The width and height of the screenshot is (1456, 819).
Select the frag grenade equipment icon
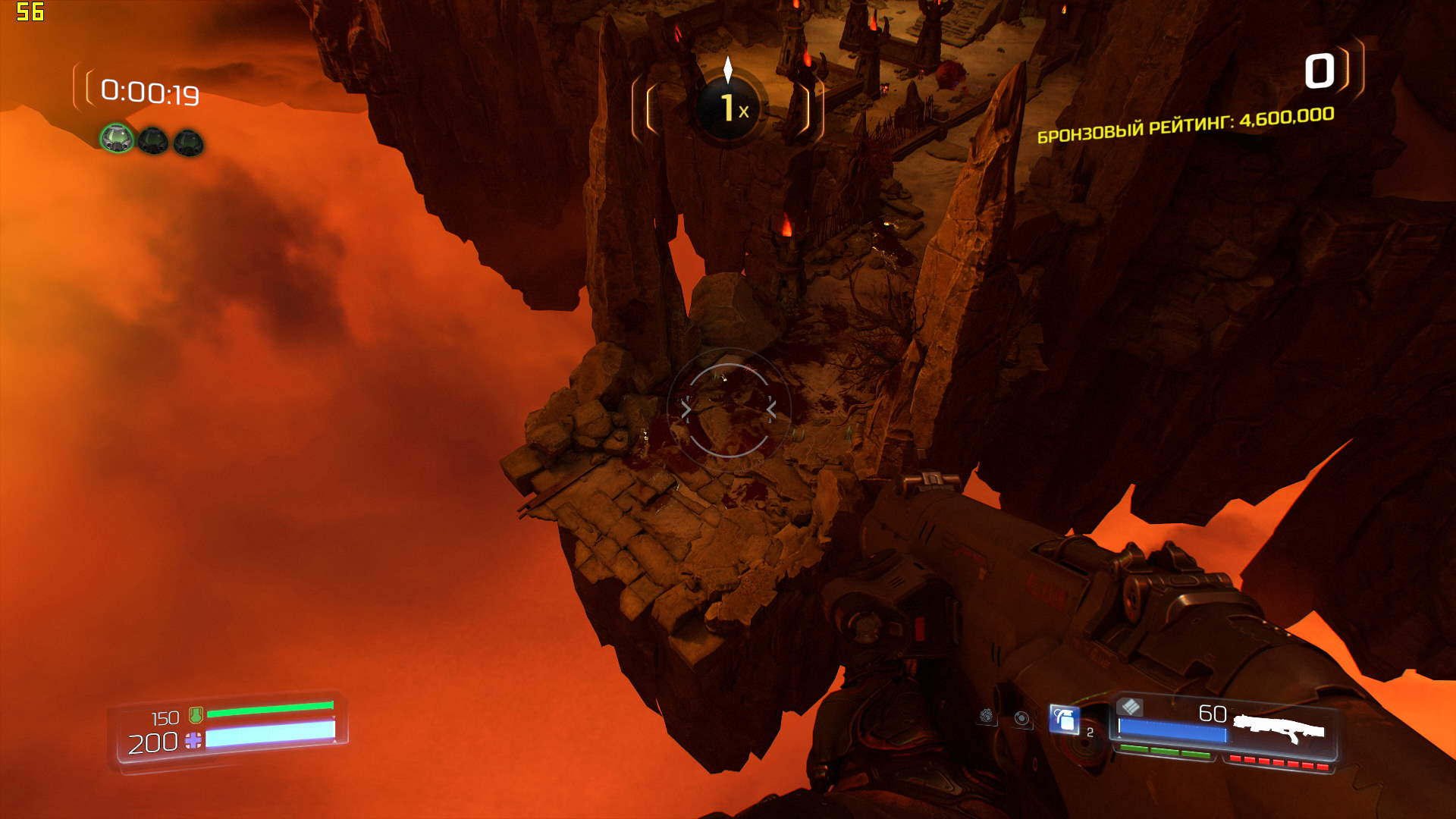click(x=1064, y=719)
